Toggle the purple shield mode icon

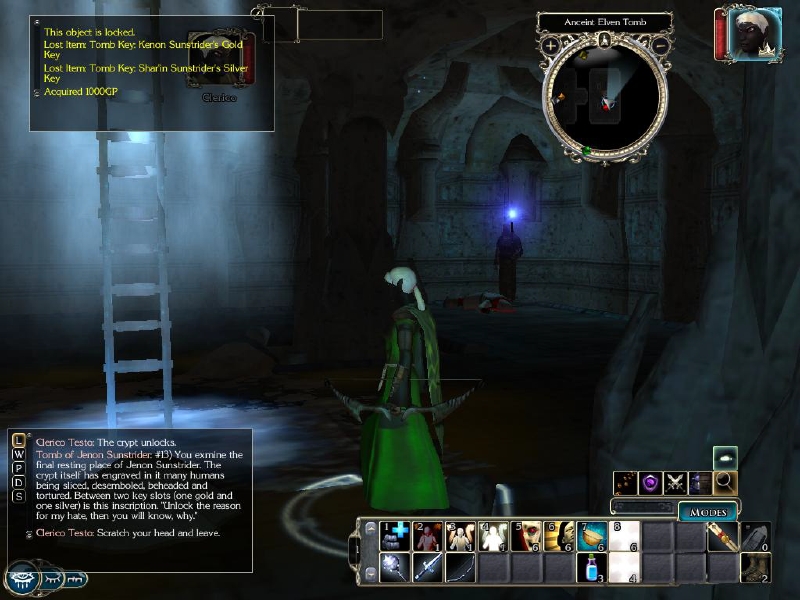coord(652,483)
